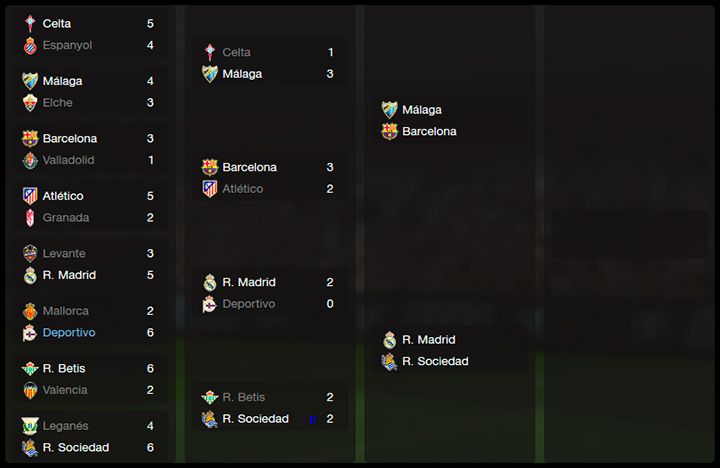Choose Valladolid in the bracket

(68, 160)
